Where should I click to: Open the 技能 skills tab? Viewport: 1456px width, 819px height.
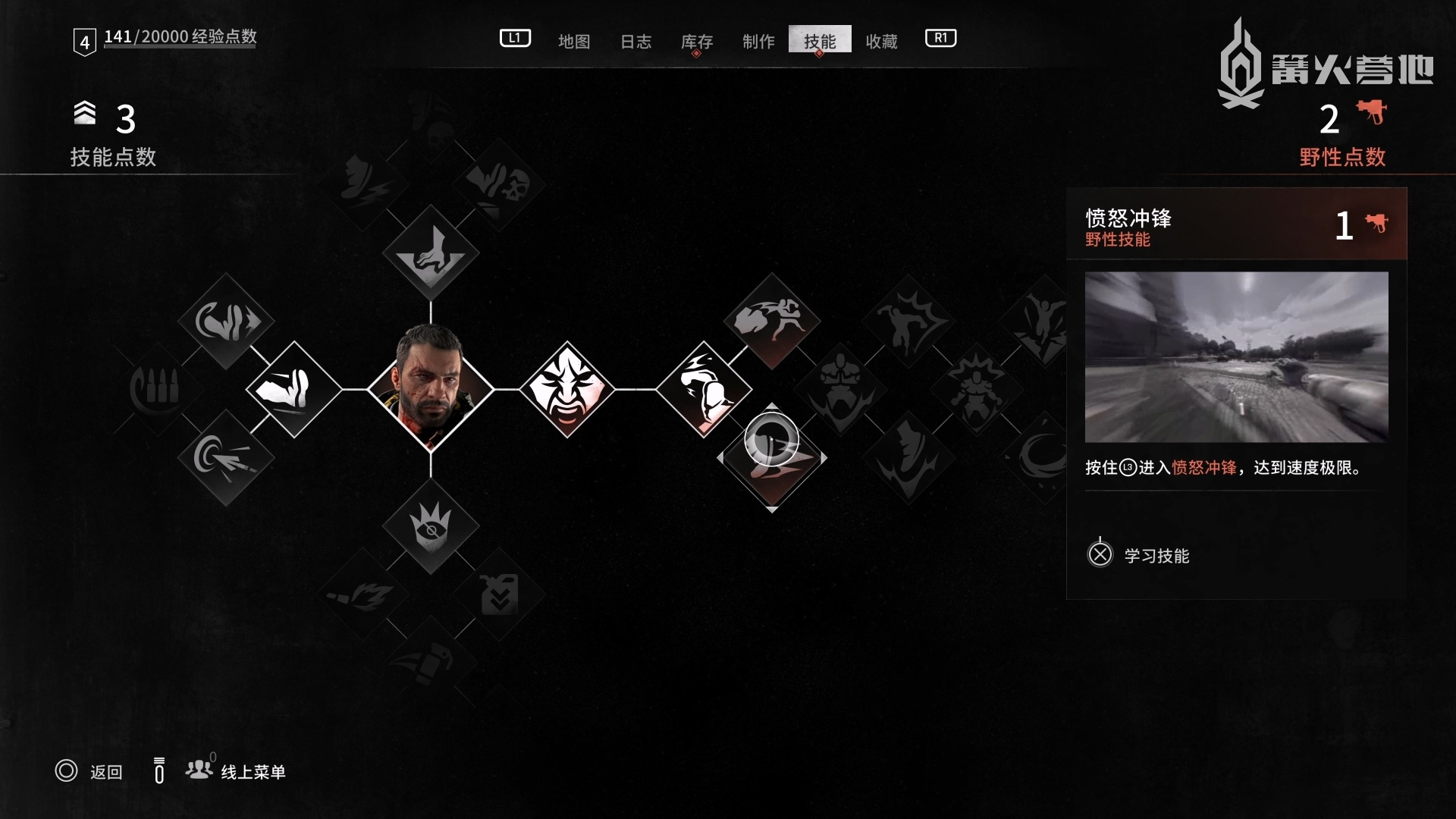click(x=820, y=41)
